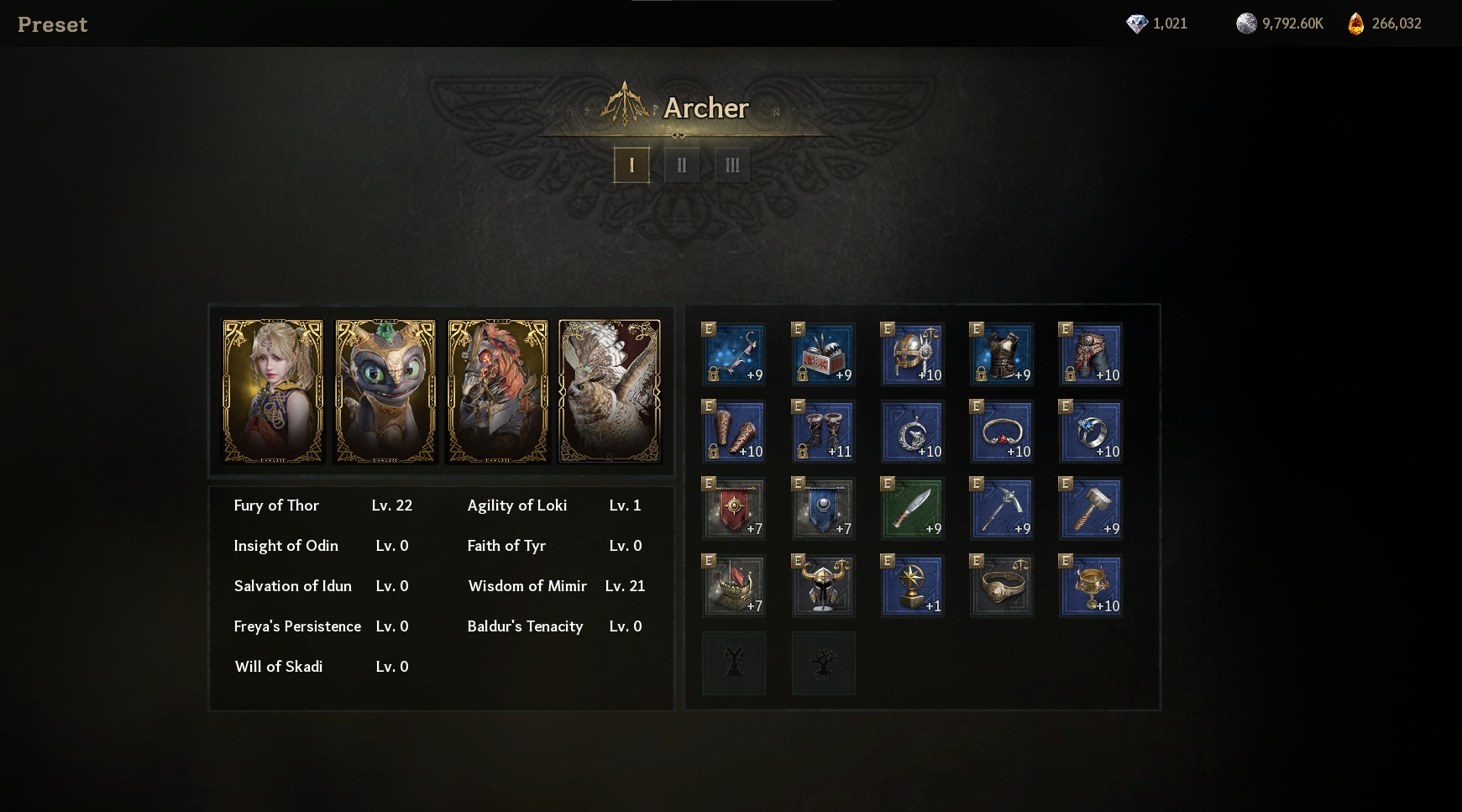
Task: Select the golden ship slot
Action: (735, 586)
